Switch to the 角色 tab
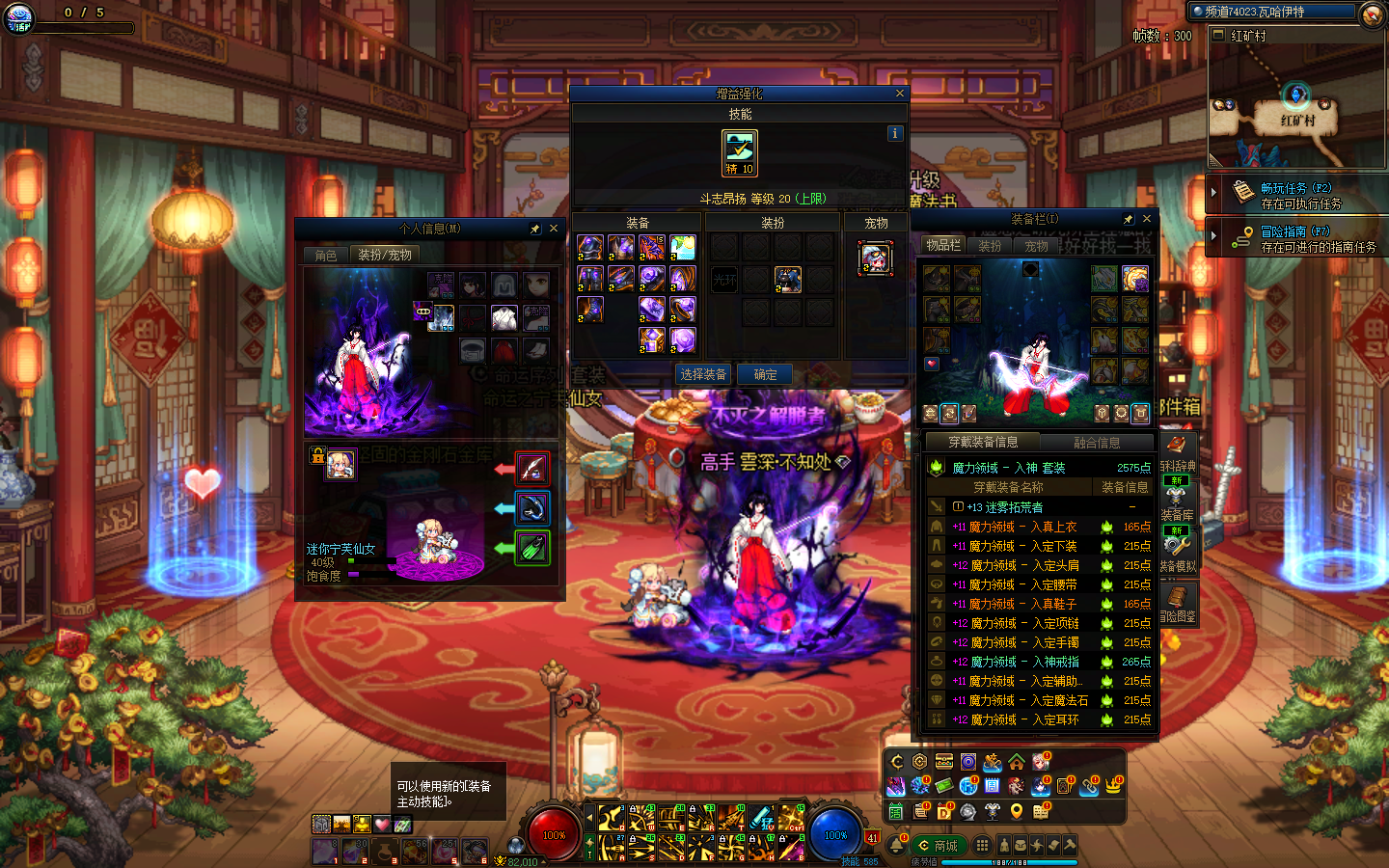1389x868 pixels. tap(326, 255)
